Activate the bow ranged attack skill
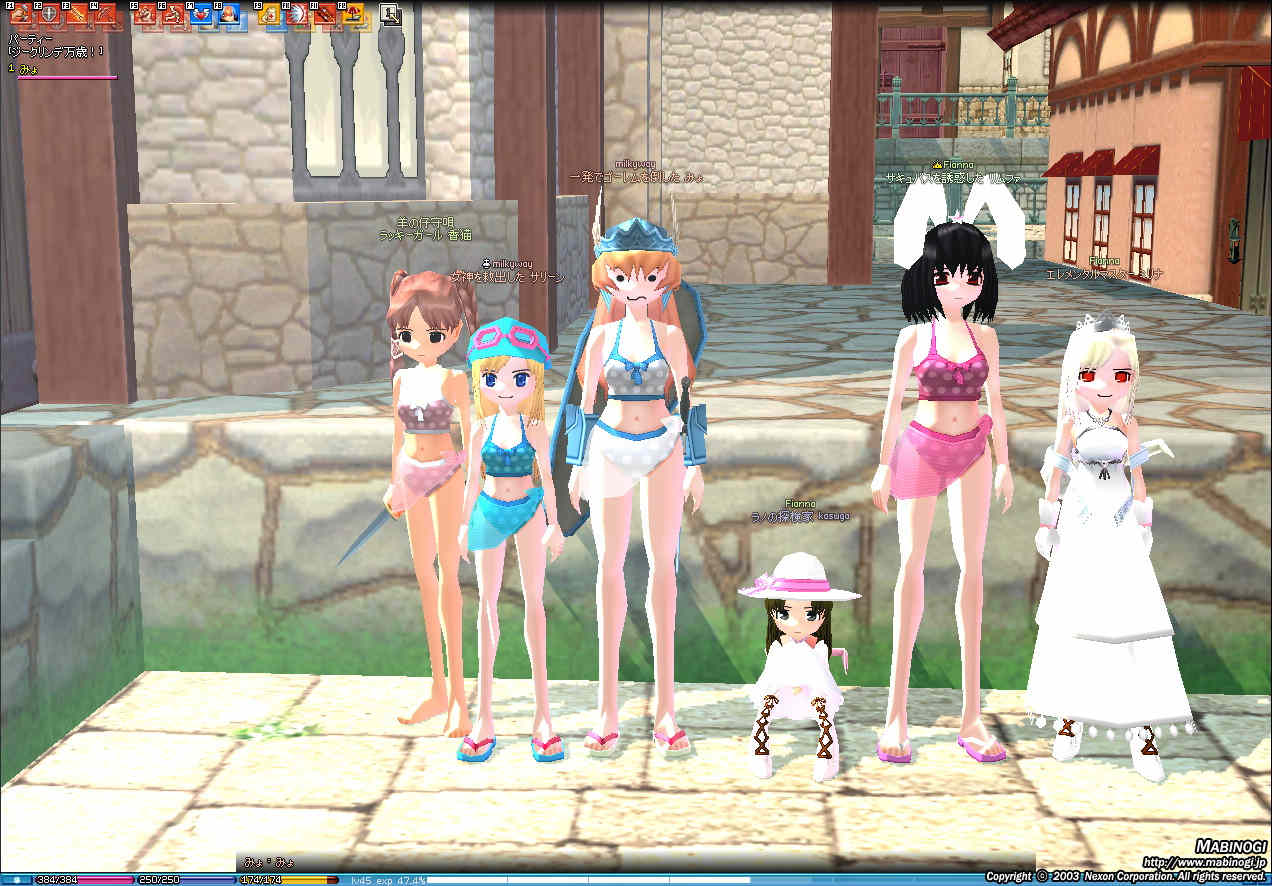 [104, 15]
